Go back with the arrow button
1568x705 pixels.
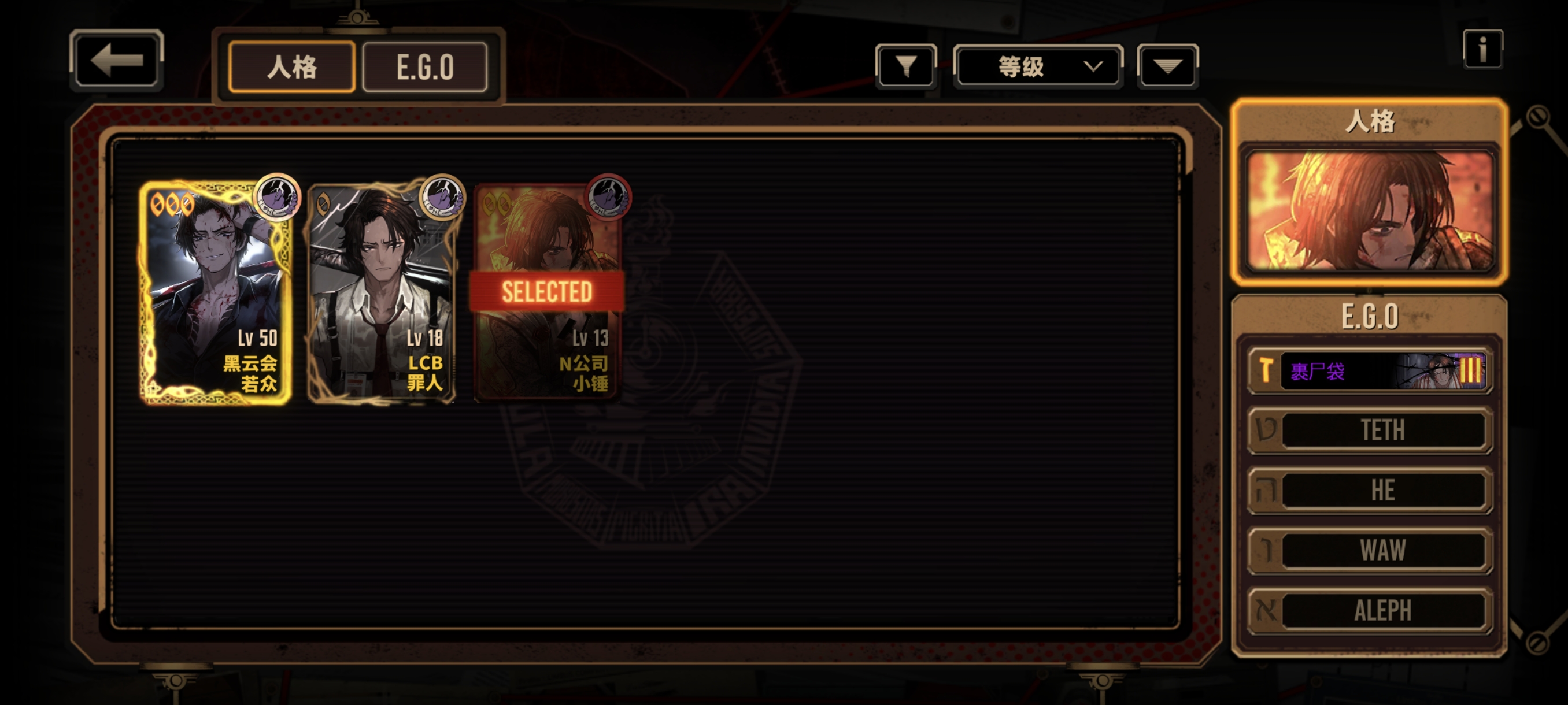(116, 60)
